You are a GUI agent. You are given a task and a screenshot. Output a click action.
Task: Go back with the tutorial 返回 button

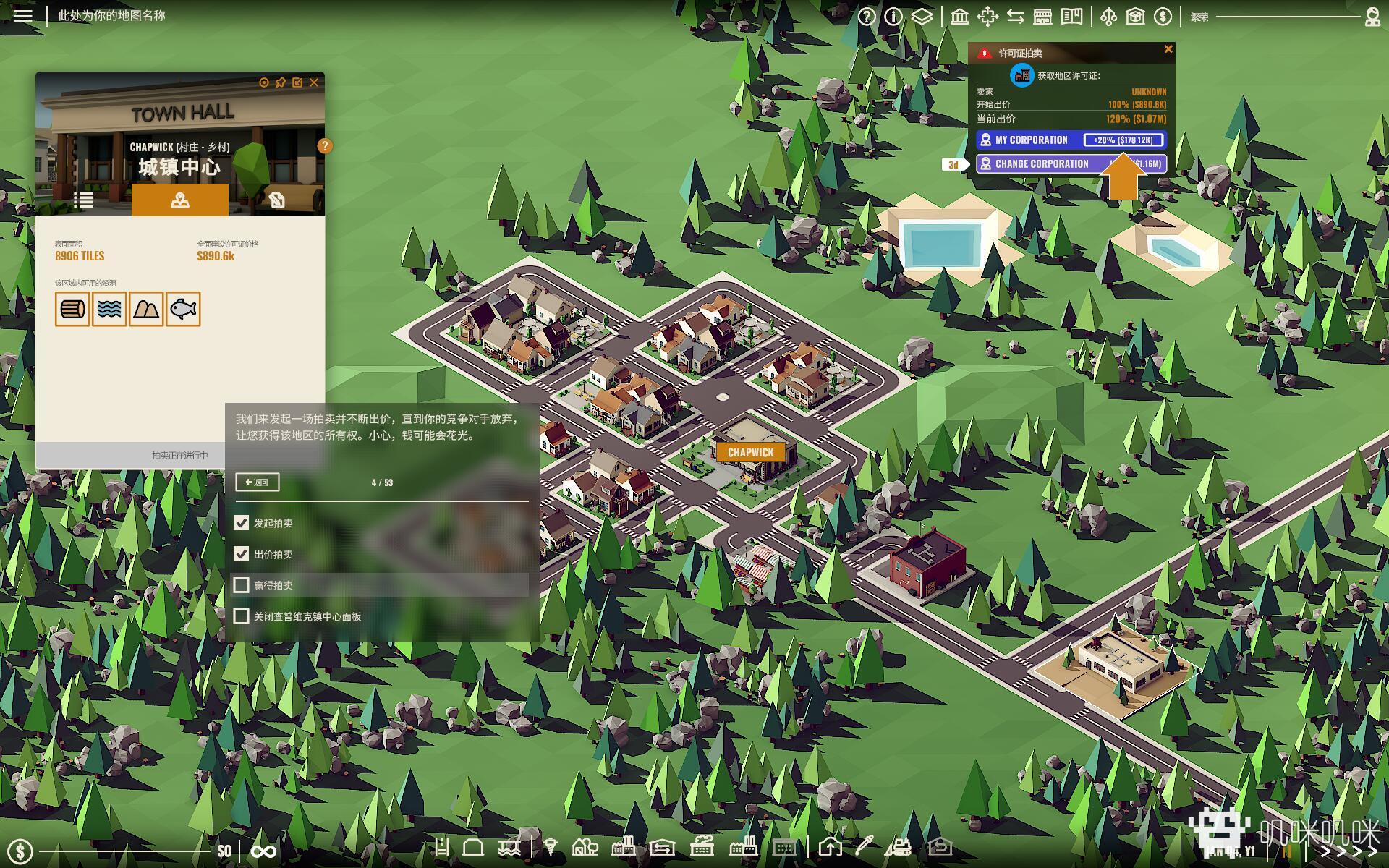257,482
